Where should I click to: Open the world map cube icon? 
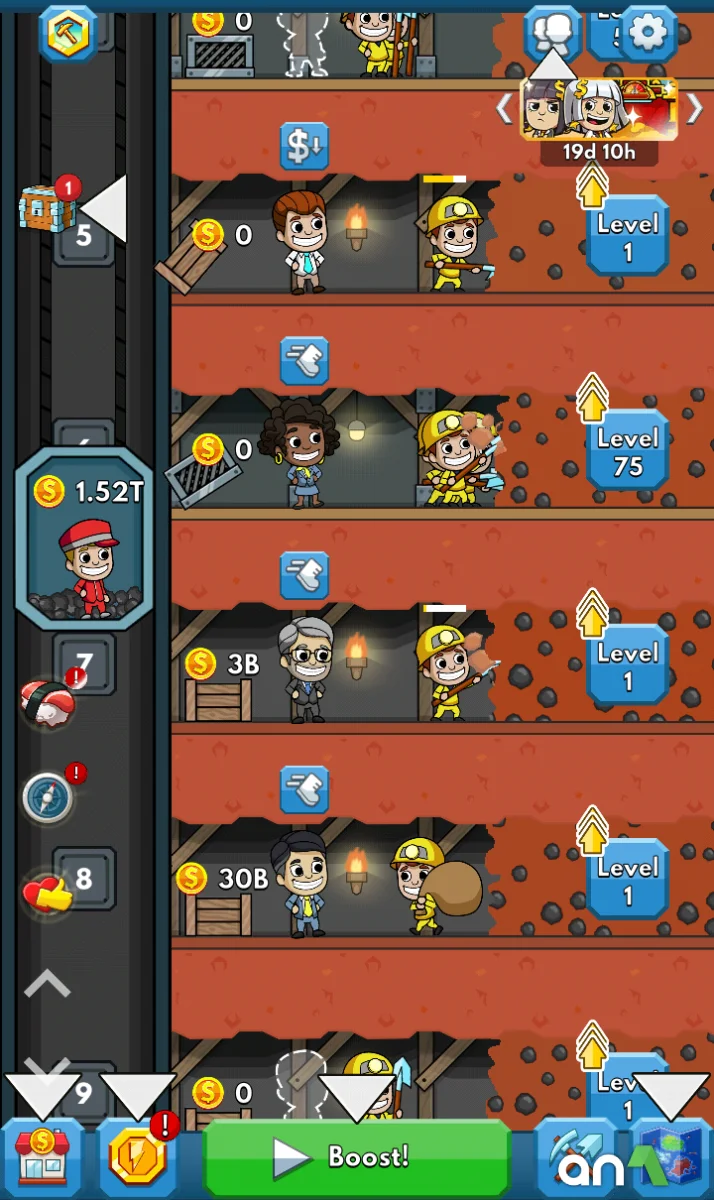[x=671, y=1157]
